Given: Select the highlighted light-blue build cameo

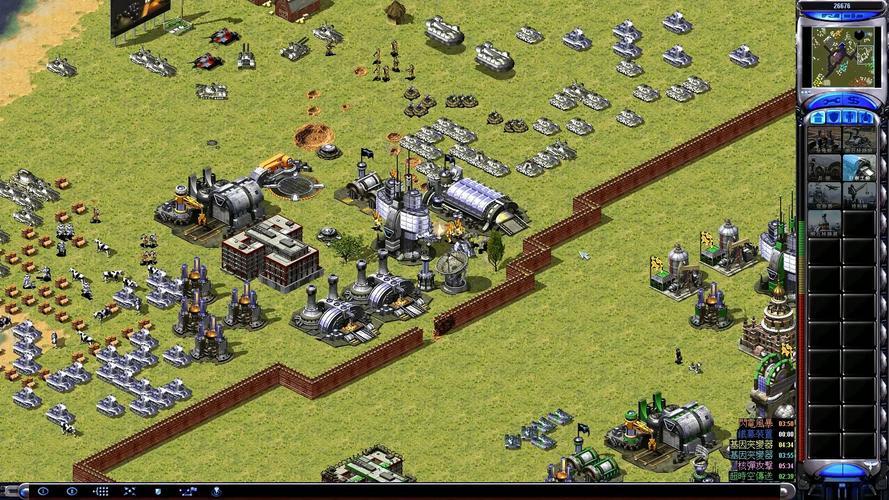Looking at the screenshot, I should pos(859,166).
